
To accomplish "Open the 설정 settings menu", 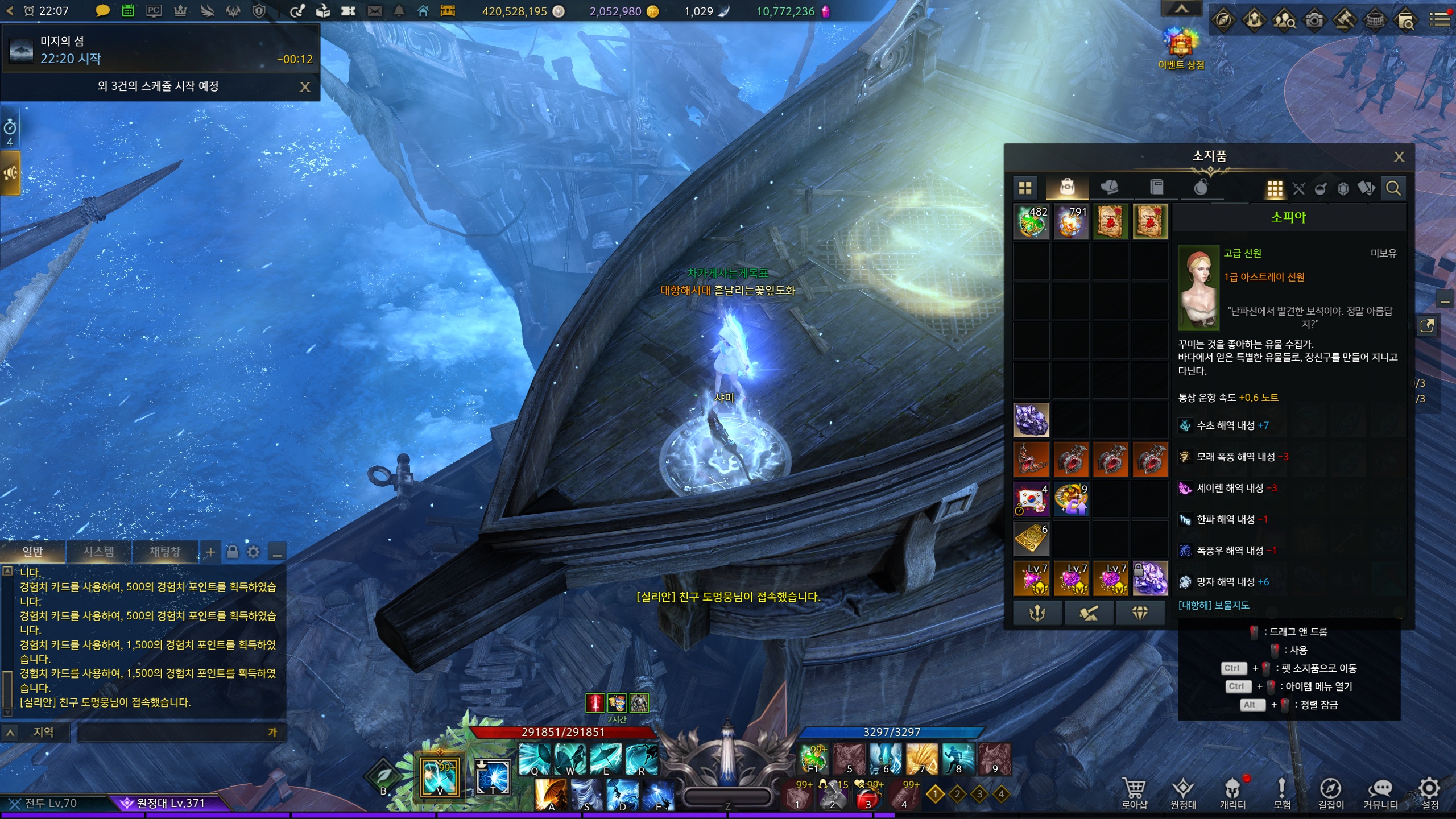I will coord(1430,793).
